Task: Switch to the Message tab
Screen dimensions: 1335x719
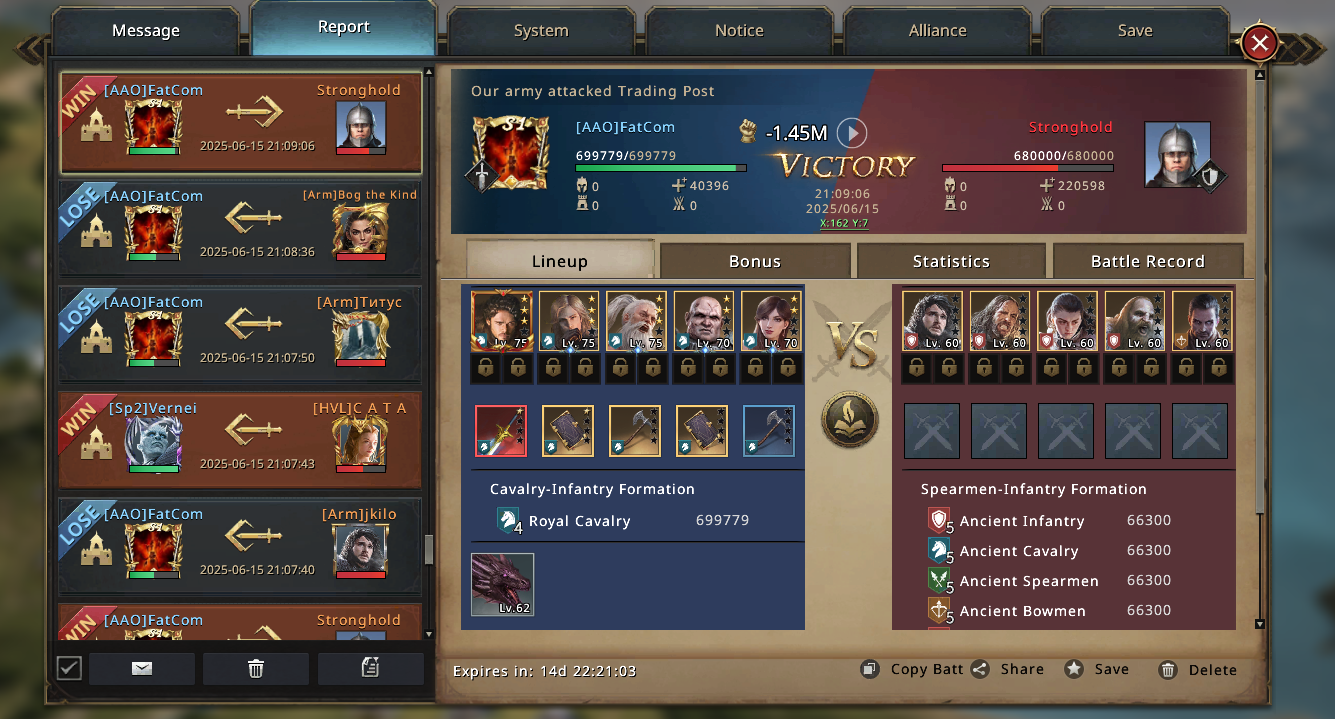Action: (x=146, y=31)
